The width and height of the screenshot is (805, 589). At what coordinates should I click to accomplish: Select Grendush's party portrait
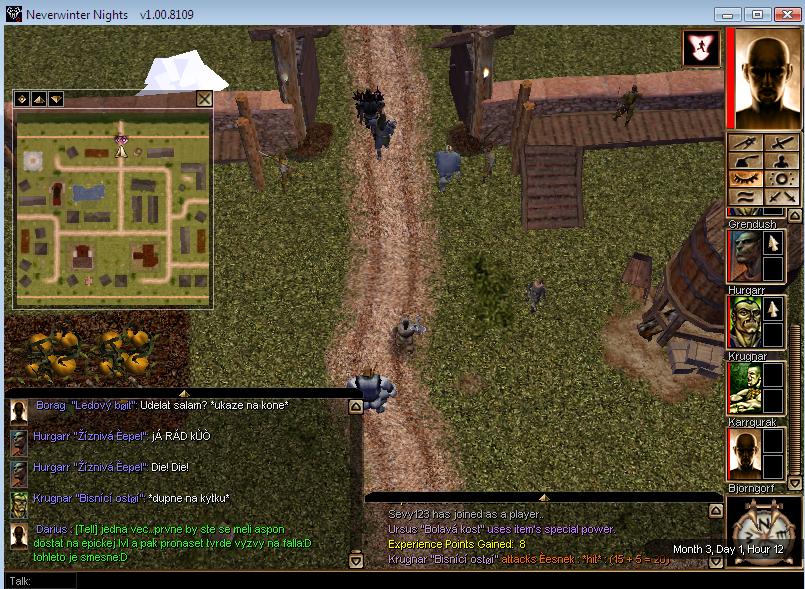pyautogui.click(x=743, y=256)
